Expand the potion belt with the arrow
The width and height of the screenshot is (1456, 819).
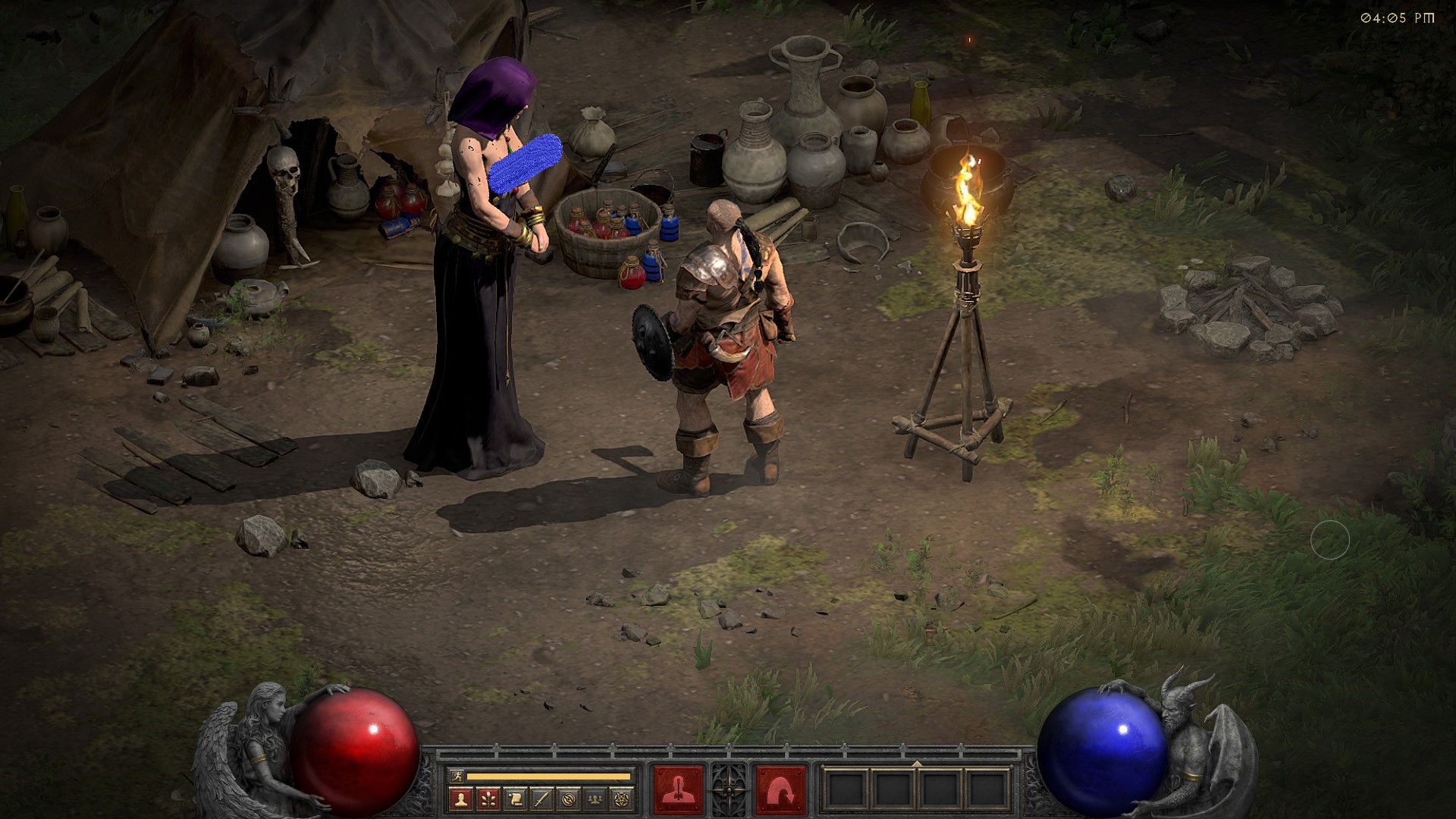[x=917, y=764]
